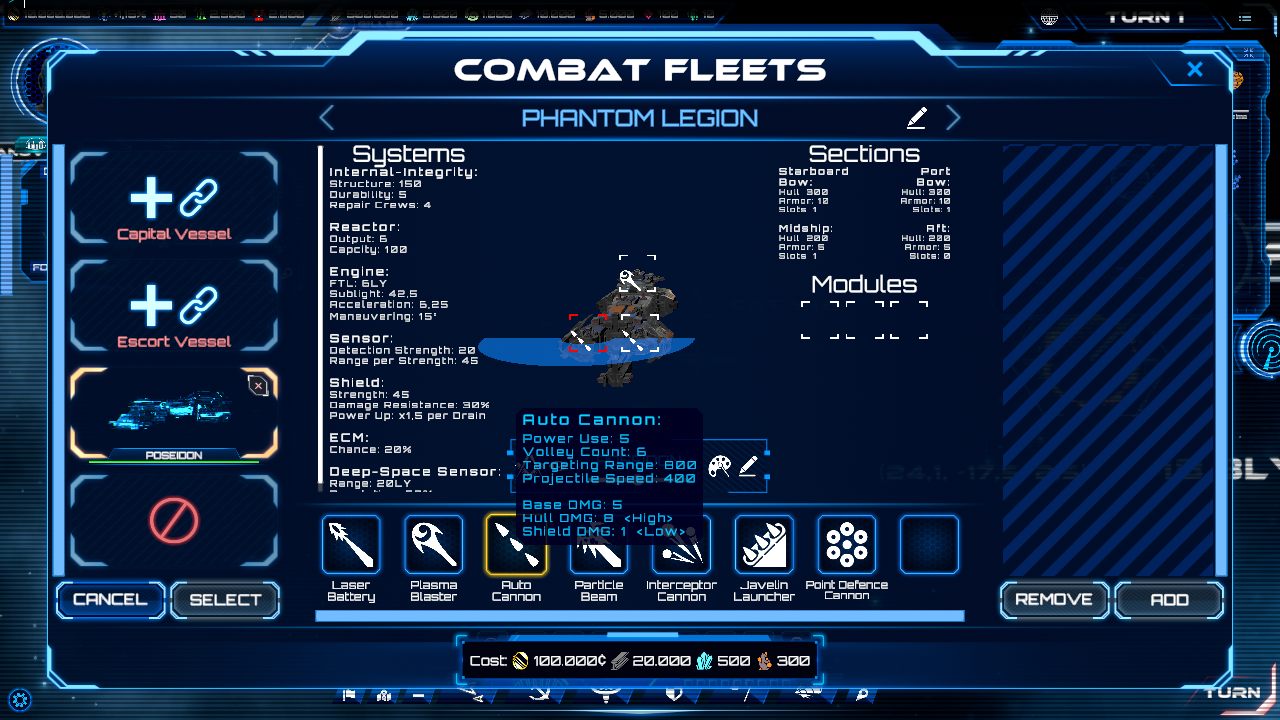Rename the Phantom Legion fleet
1280x720 pixels.
(916, 118)
